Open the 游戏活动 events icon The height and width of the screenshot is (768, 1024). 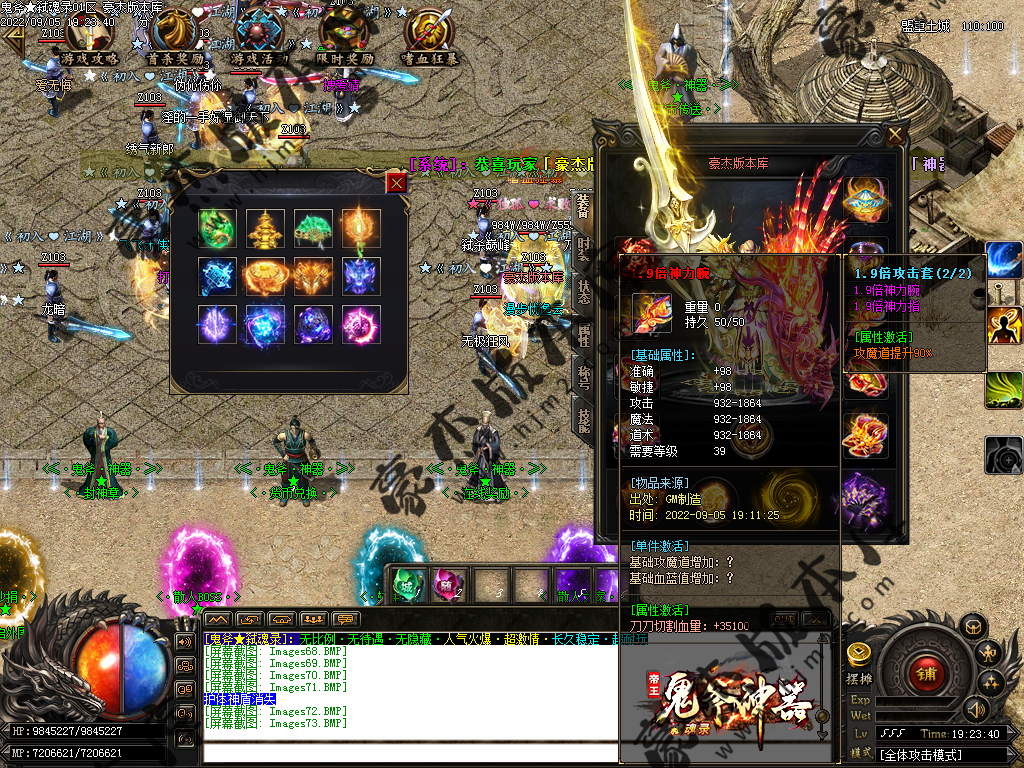[259, 36]
